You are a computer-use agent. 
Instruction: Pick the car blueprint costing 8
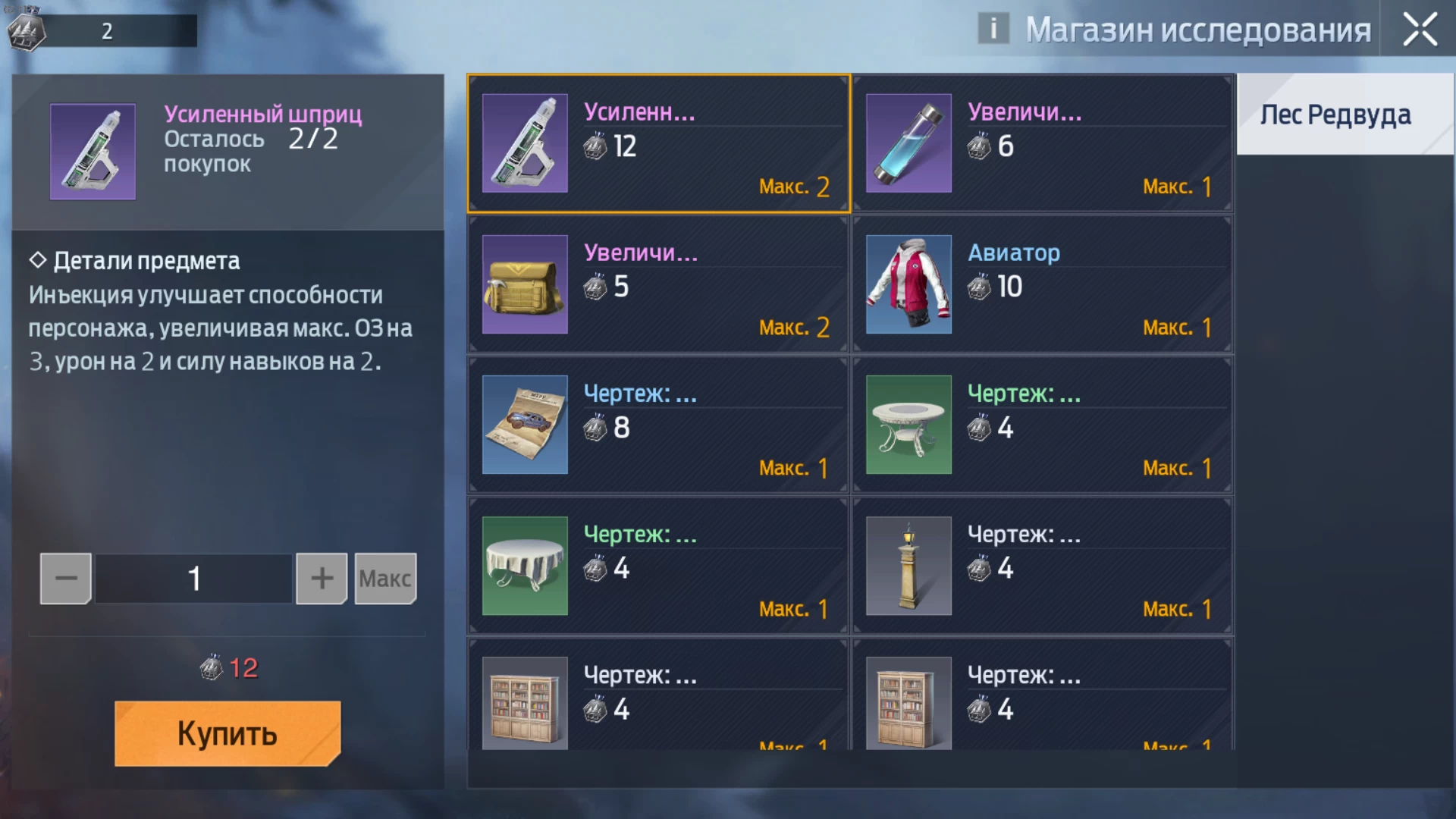click(x=658, y=425)
